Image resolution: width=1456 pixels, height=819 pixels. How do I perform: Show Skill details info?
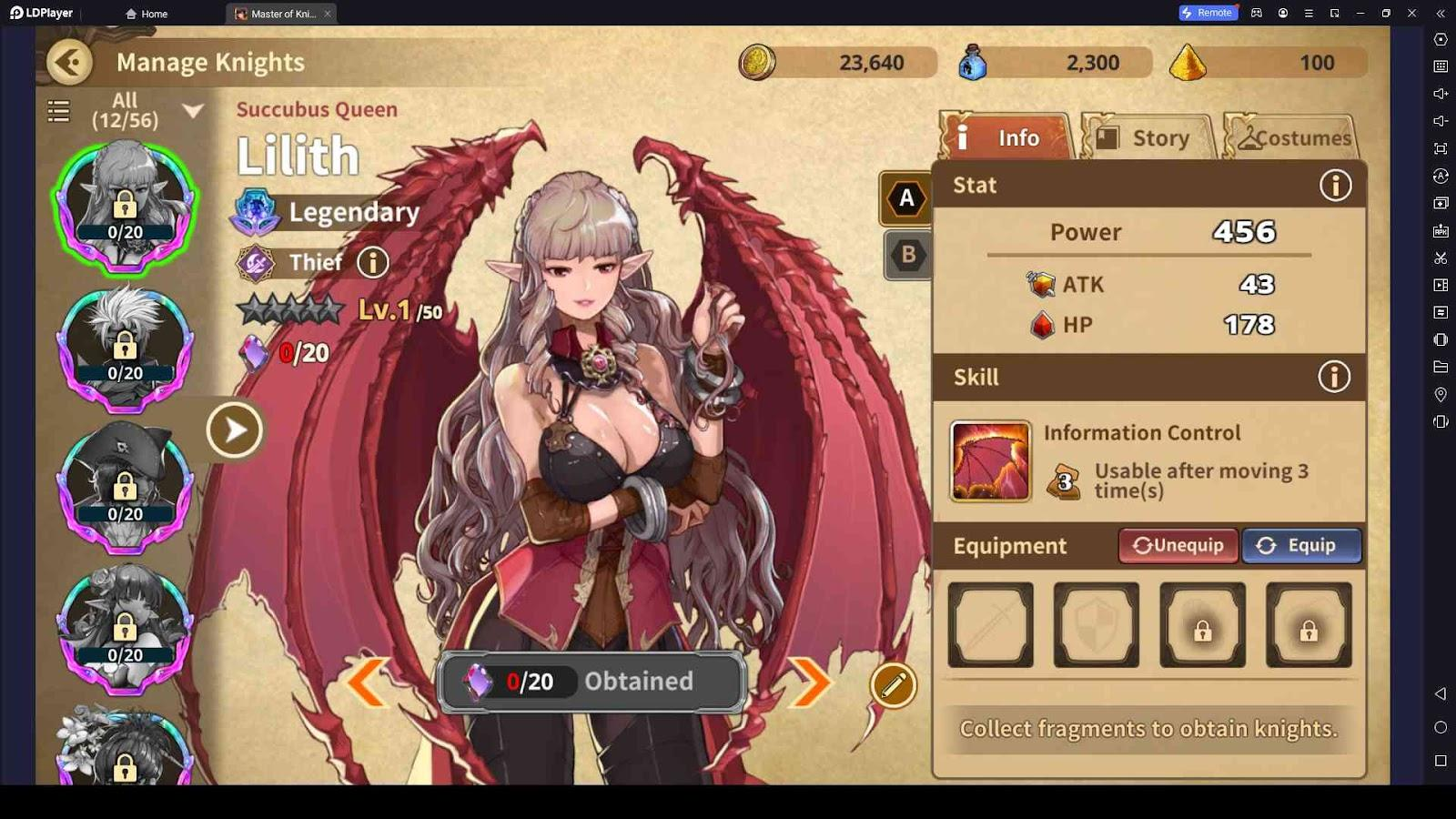click(x=1334, y=377)
